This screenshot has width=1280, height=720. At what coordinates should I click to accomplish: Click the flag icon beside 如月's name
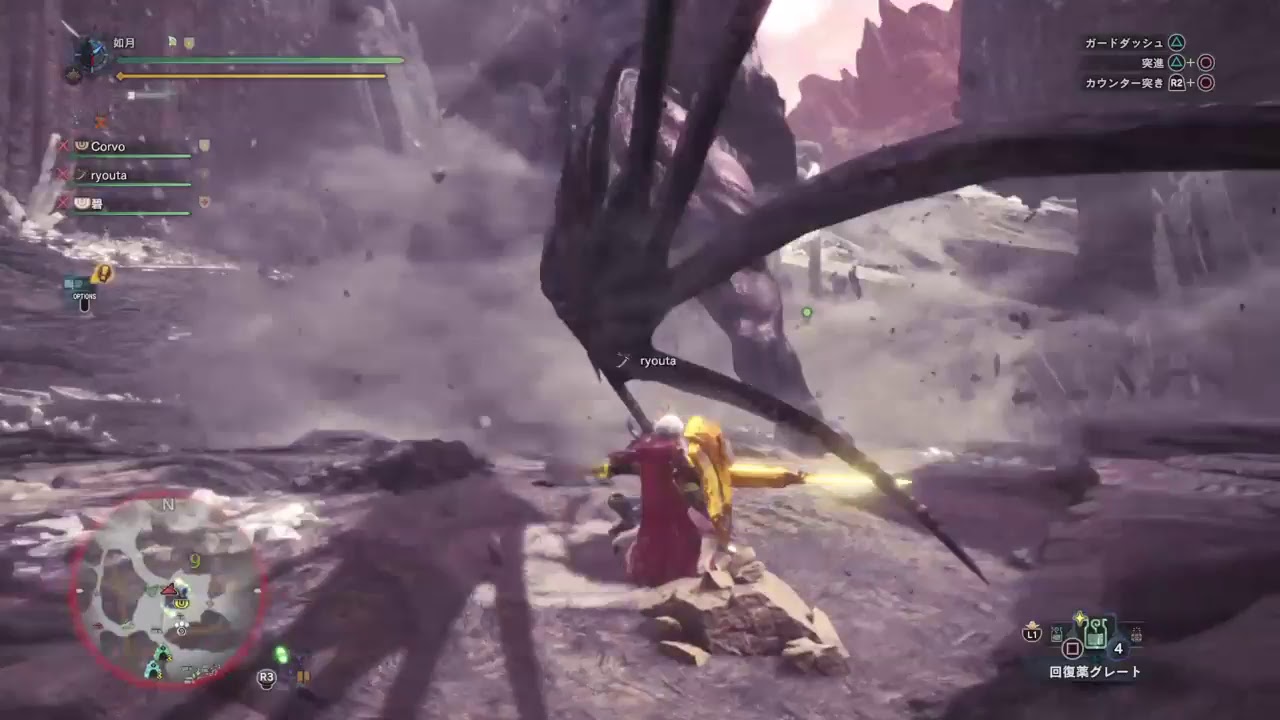tap(170, 42)
